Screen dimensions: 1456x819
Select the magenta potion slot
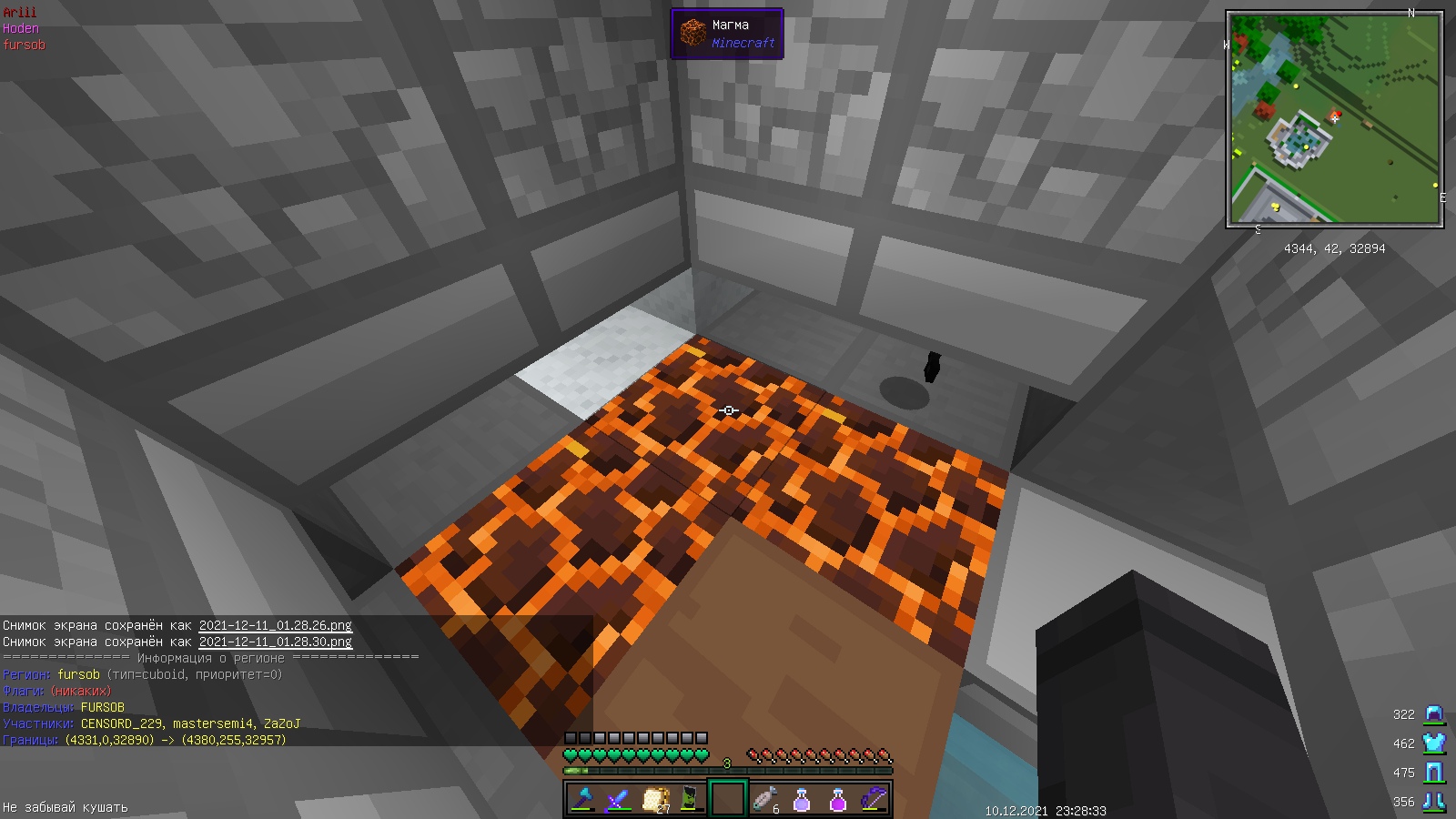tap(838, 799)
